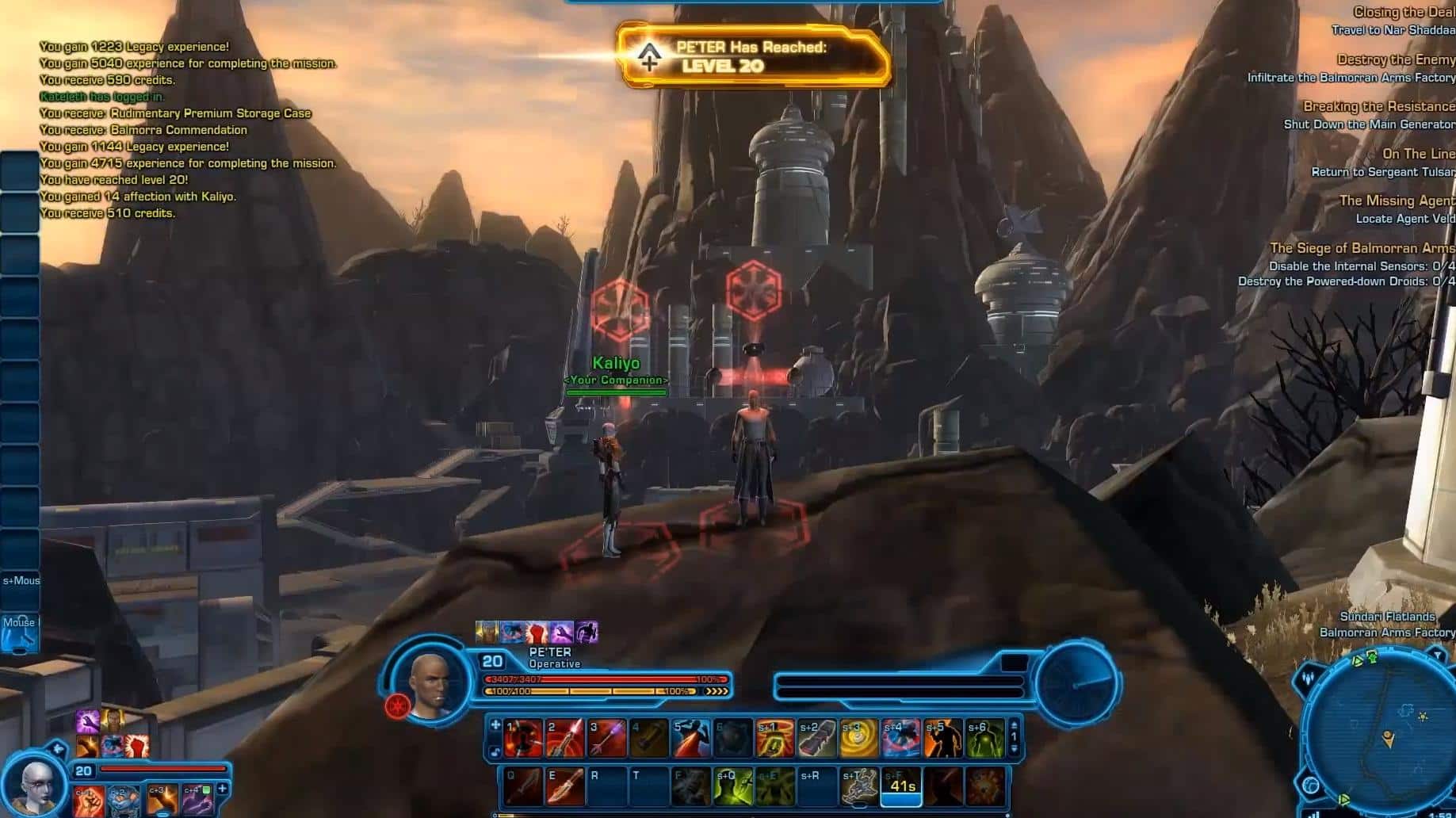Select the Closing the Deal mission tracker
Viewport: 1456px width, 818px height.
coord(1403,12)
